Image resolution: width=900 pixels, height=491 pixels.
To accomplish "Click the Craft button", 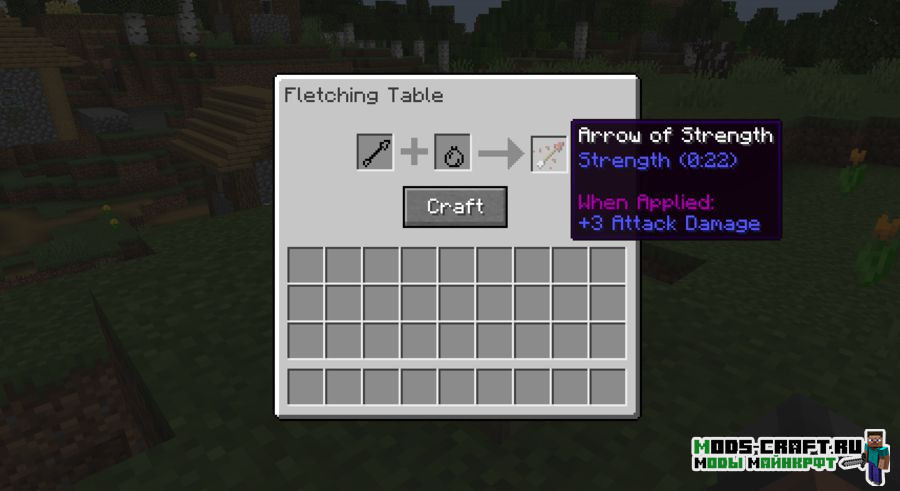I will [x=455, y=207].
